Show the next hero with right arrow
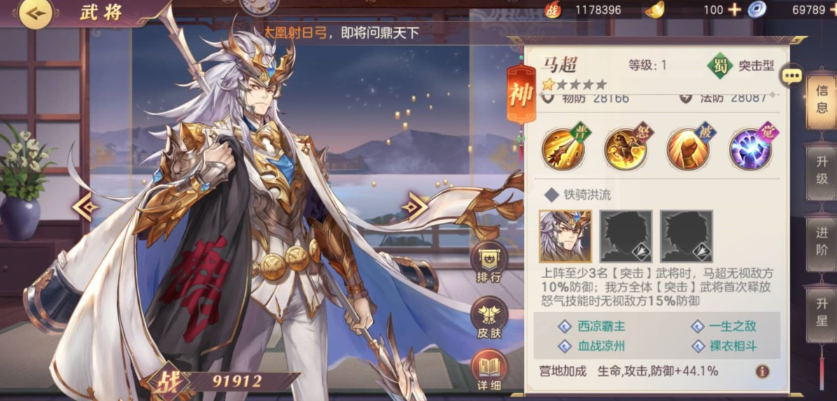 coord(414,206)
